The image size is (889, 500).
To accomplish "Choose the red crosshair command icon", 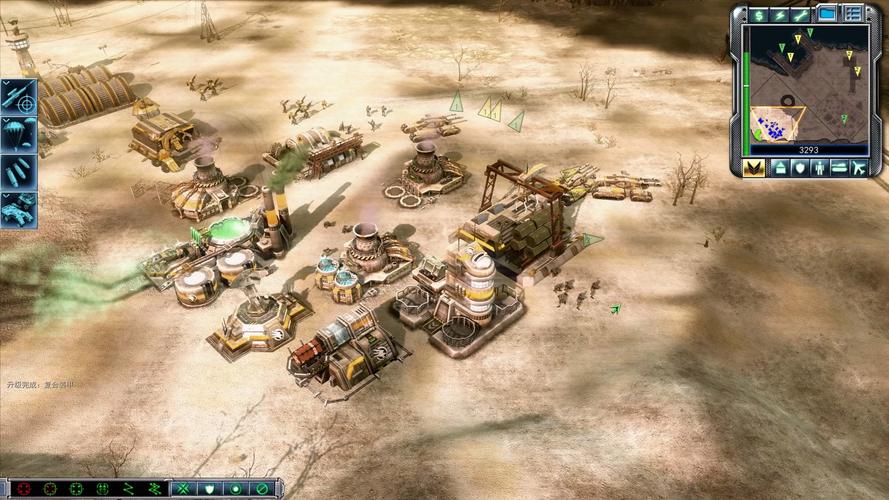I will coord(24,489).
